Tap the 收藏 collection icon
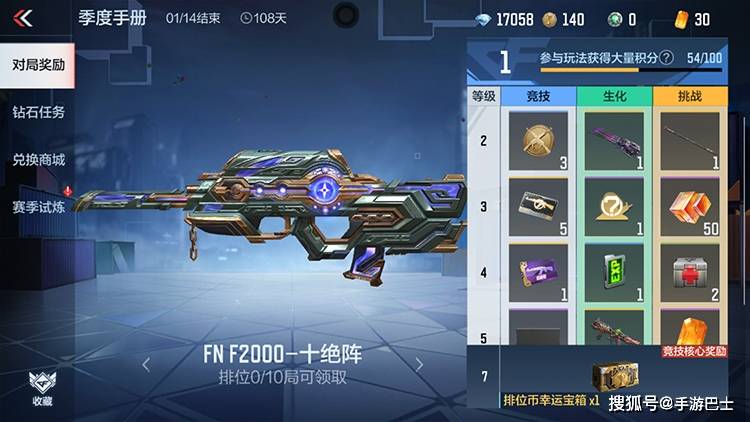This screenshot has width=750, height=422. (x=41, y=384)
